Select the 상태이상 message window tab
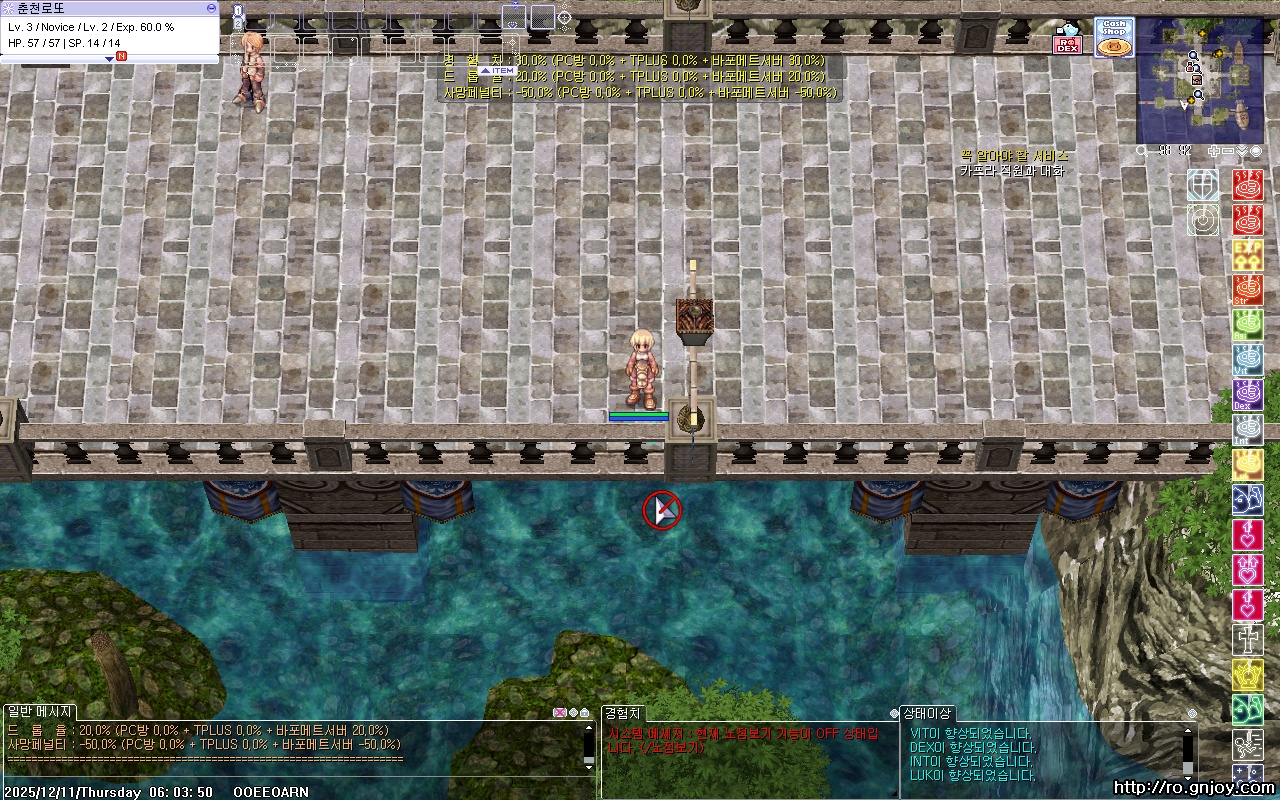The height and width of the screenshot is (800, 1280). 927,713
